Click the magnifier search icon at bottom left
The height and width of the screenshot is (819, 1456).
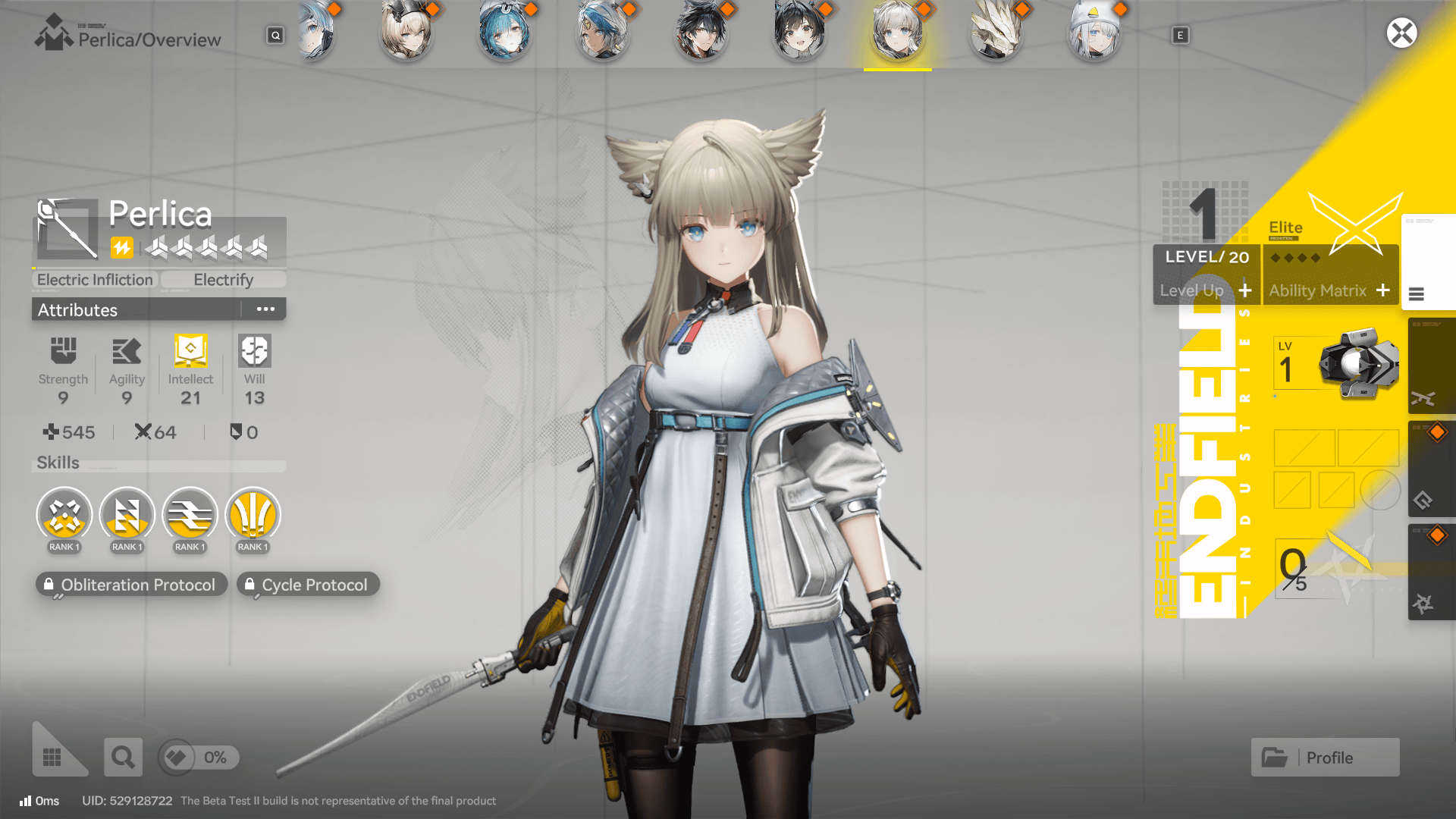tap(123, 757)
